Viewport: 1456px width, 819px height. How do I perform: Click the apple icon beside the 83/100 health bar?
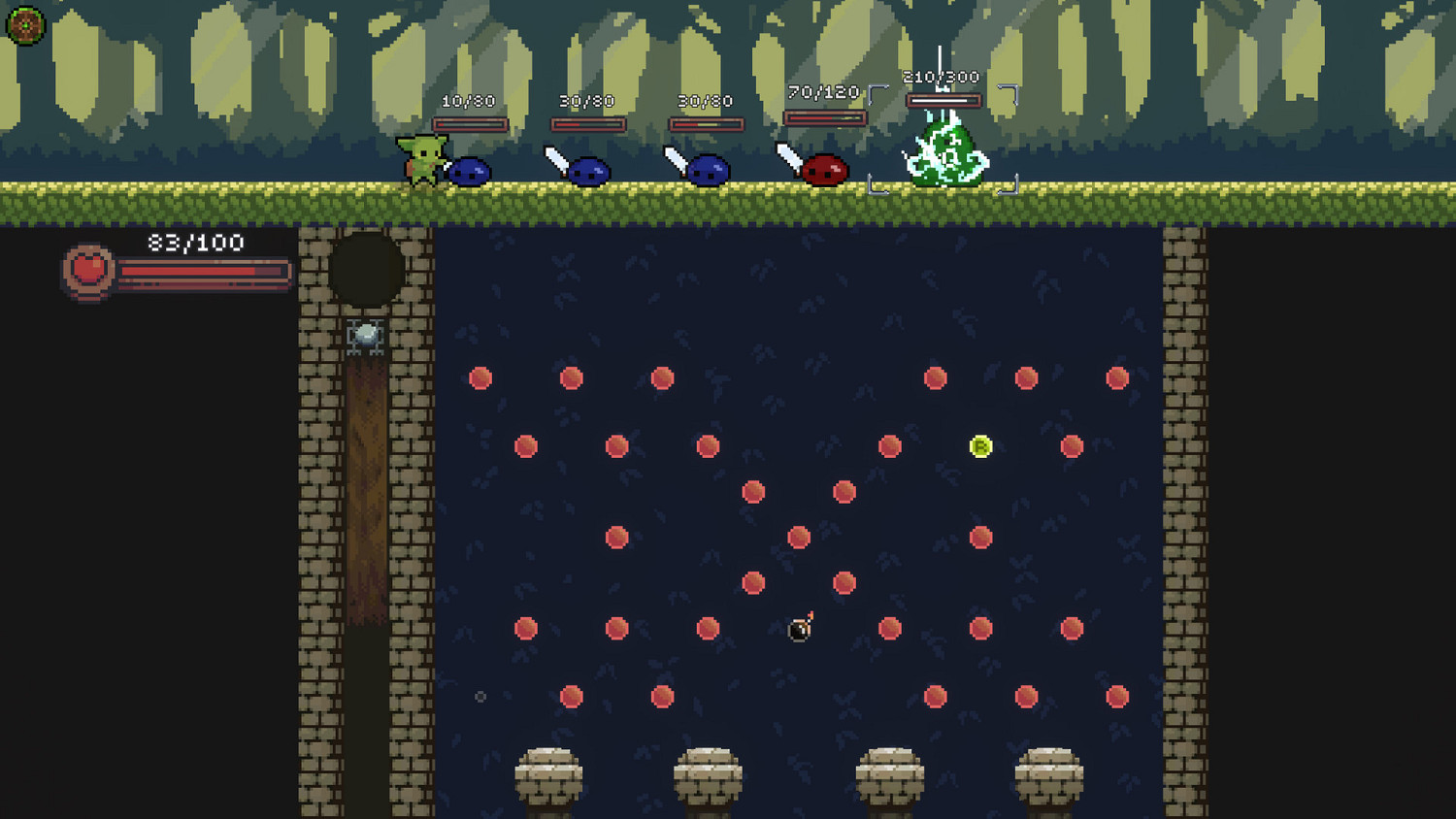click(87, 271)
